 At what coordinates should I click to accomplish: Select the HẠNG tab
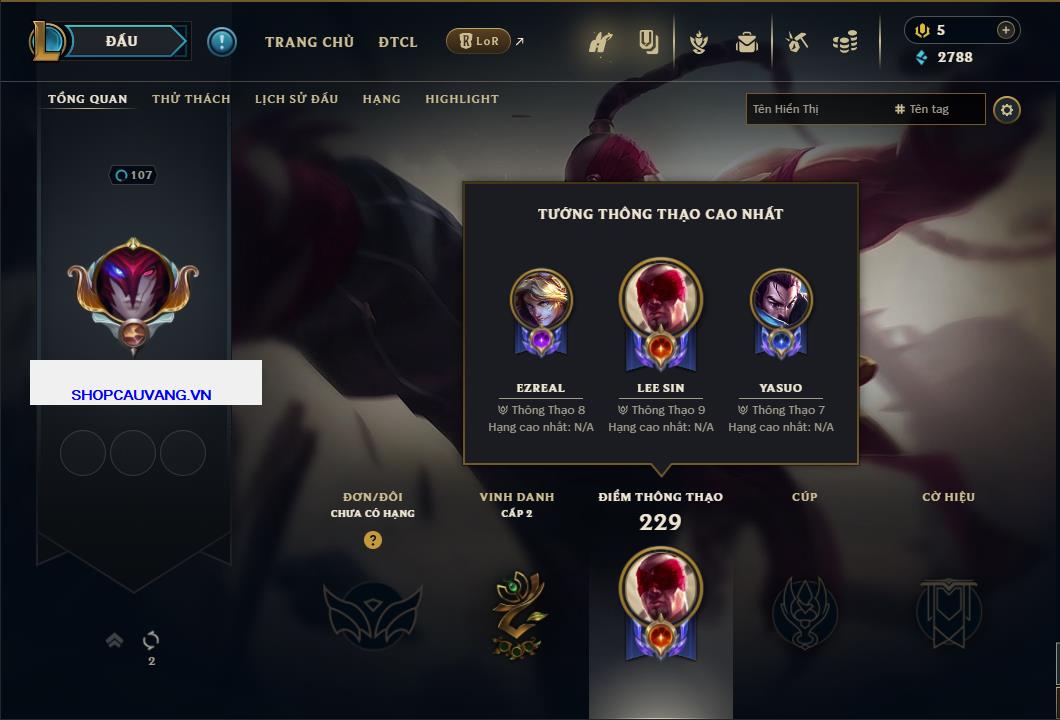tap(381, 99)
